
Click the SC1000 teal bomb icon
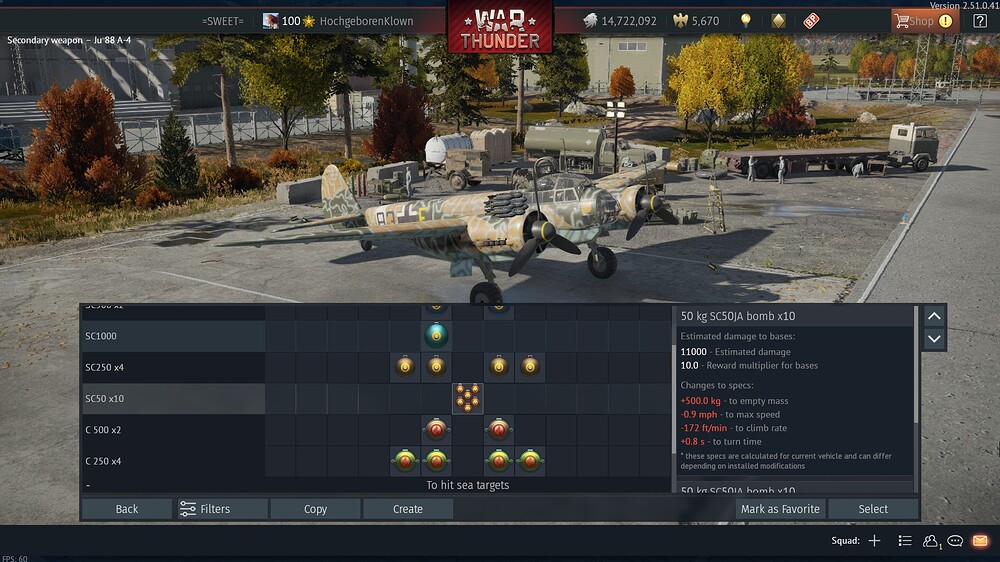tap(435, 336)
